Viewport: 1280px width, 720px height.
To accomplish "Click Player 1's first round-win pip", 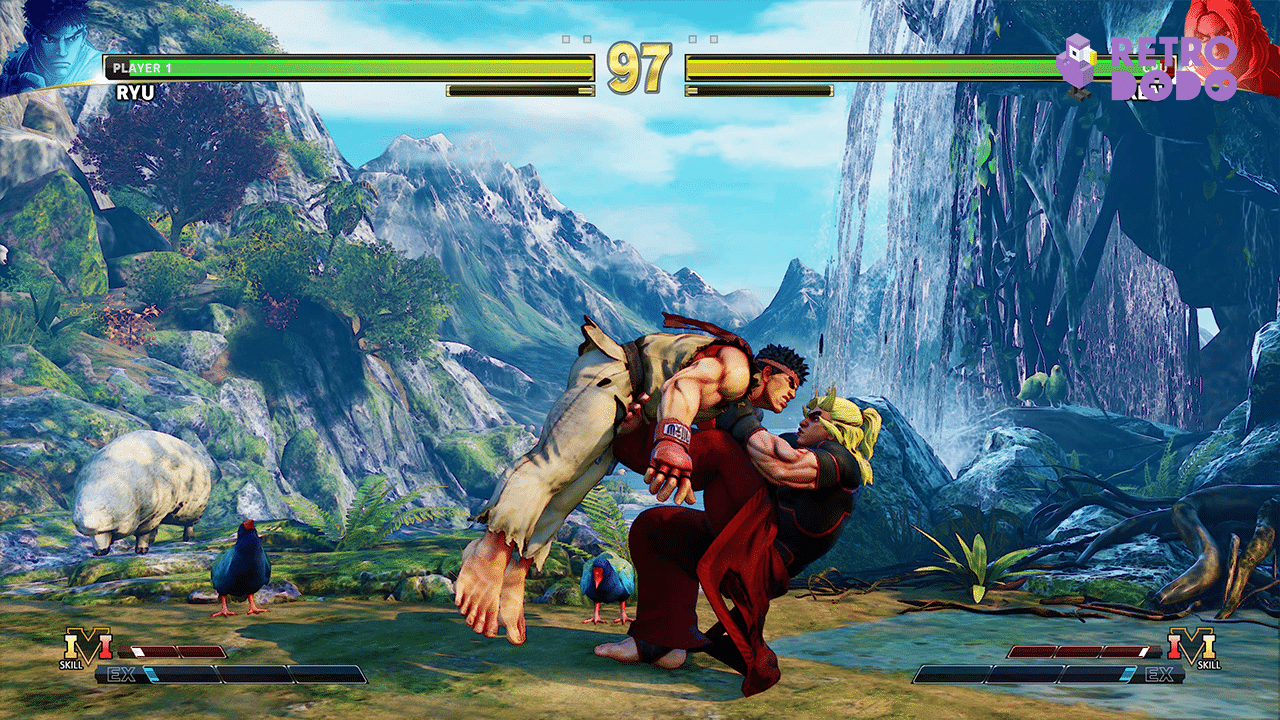I will click(565, 39).
